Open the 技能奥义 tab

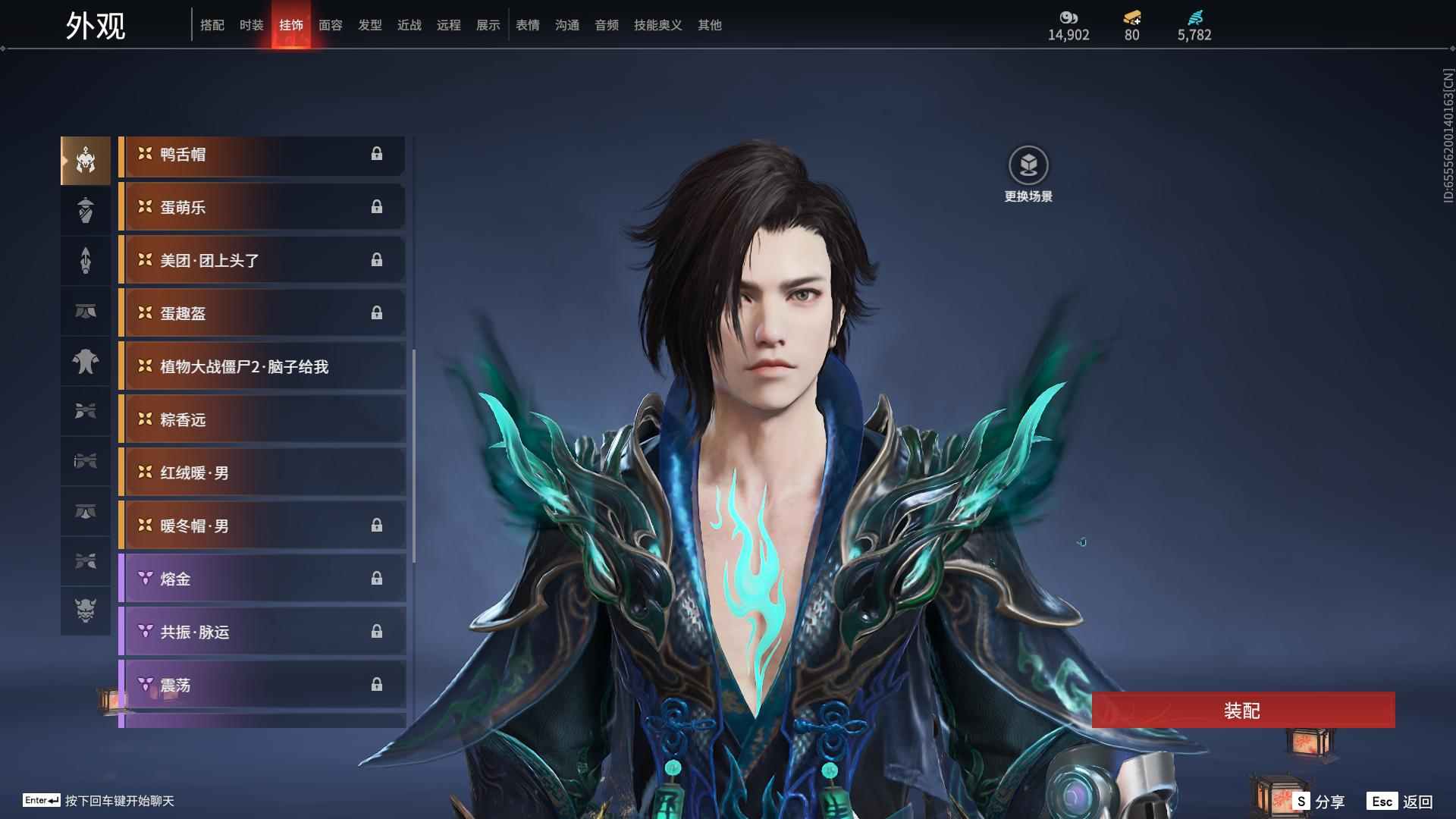pos(657,25)
